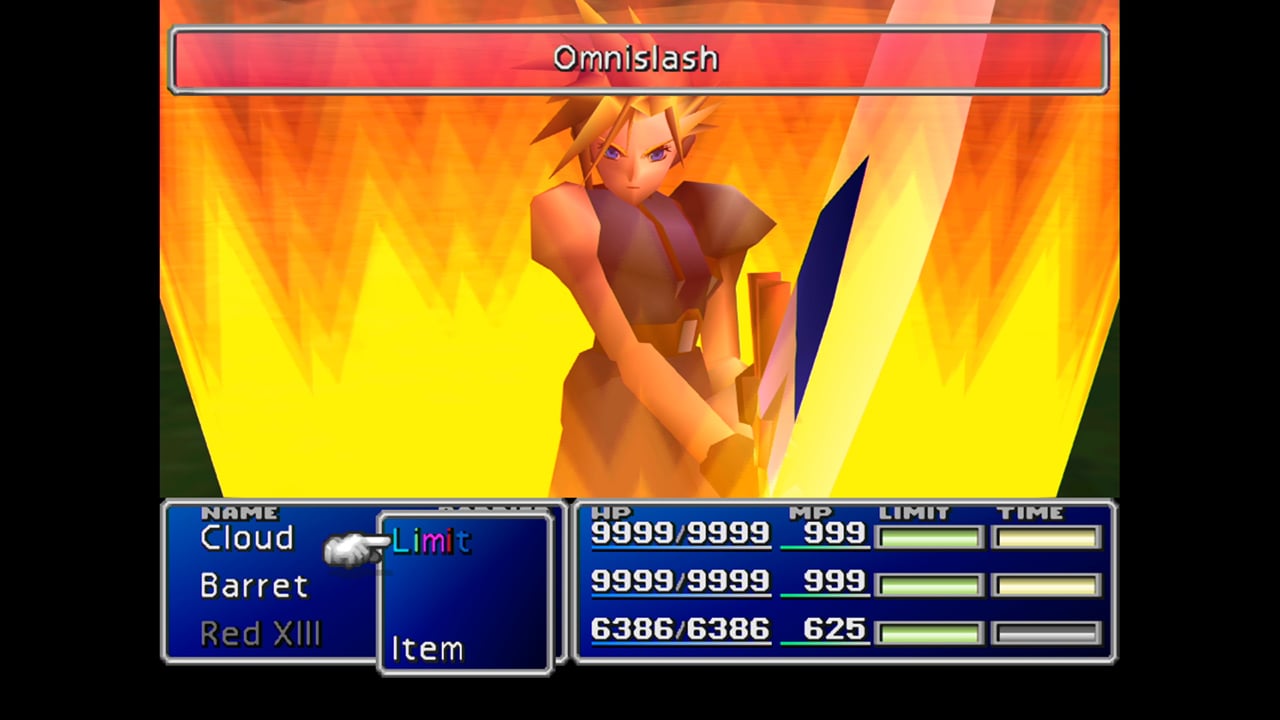The image size is (1280, 720).
Task: Select the Item command in the battle menu
Action: click(428, 648)
